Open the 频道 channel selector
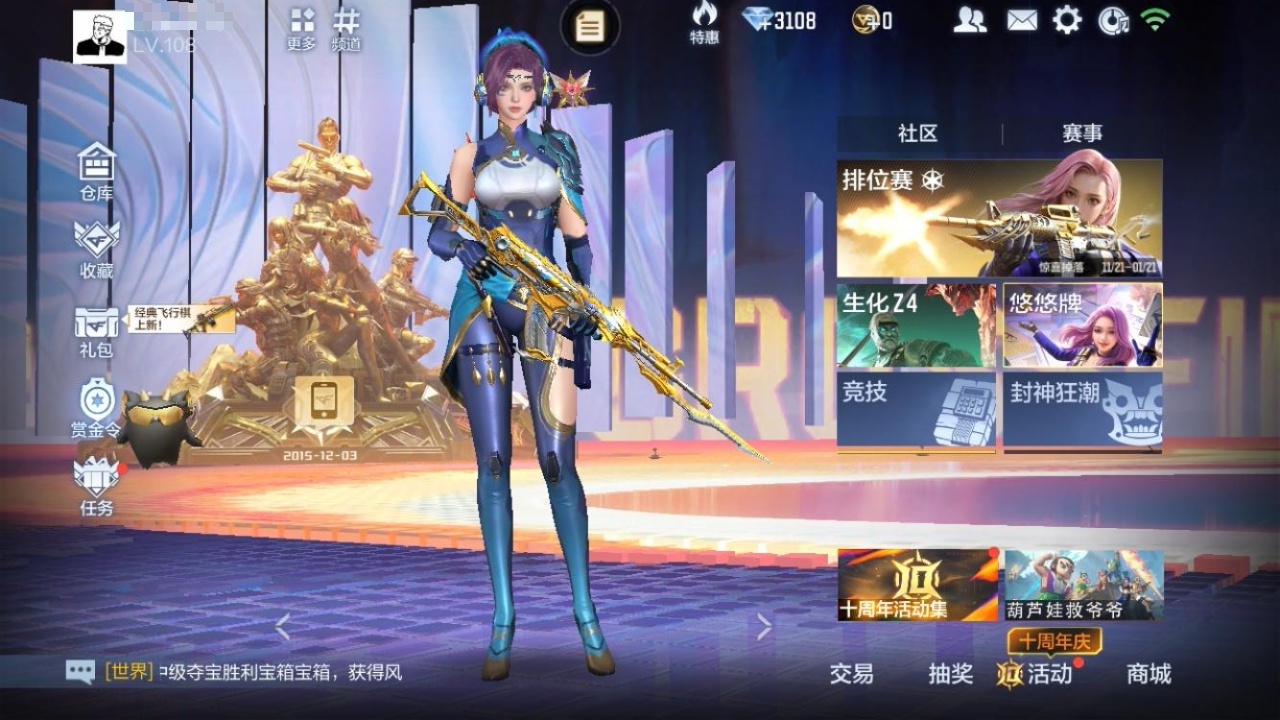Viewport: 1280px width, 720px height. pyautogui.click(x=346, y=28)
